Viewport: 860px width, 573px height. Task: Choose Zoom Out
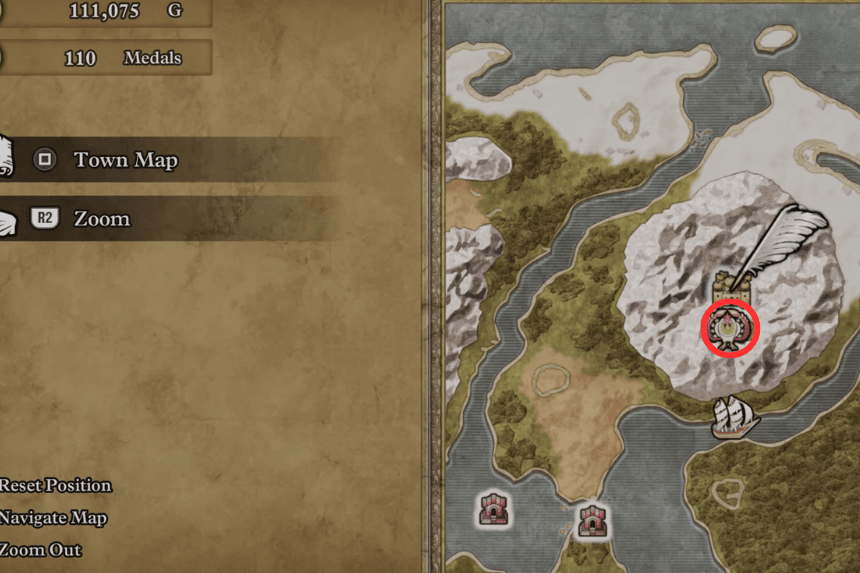pyautogui.click(x=41, y=550)
